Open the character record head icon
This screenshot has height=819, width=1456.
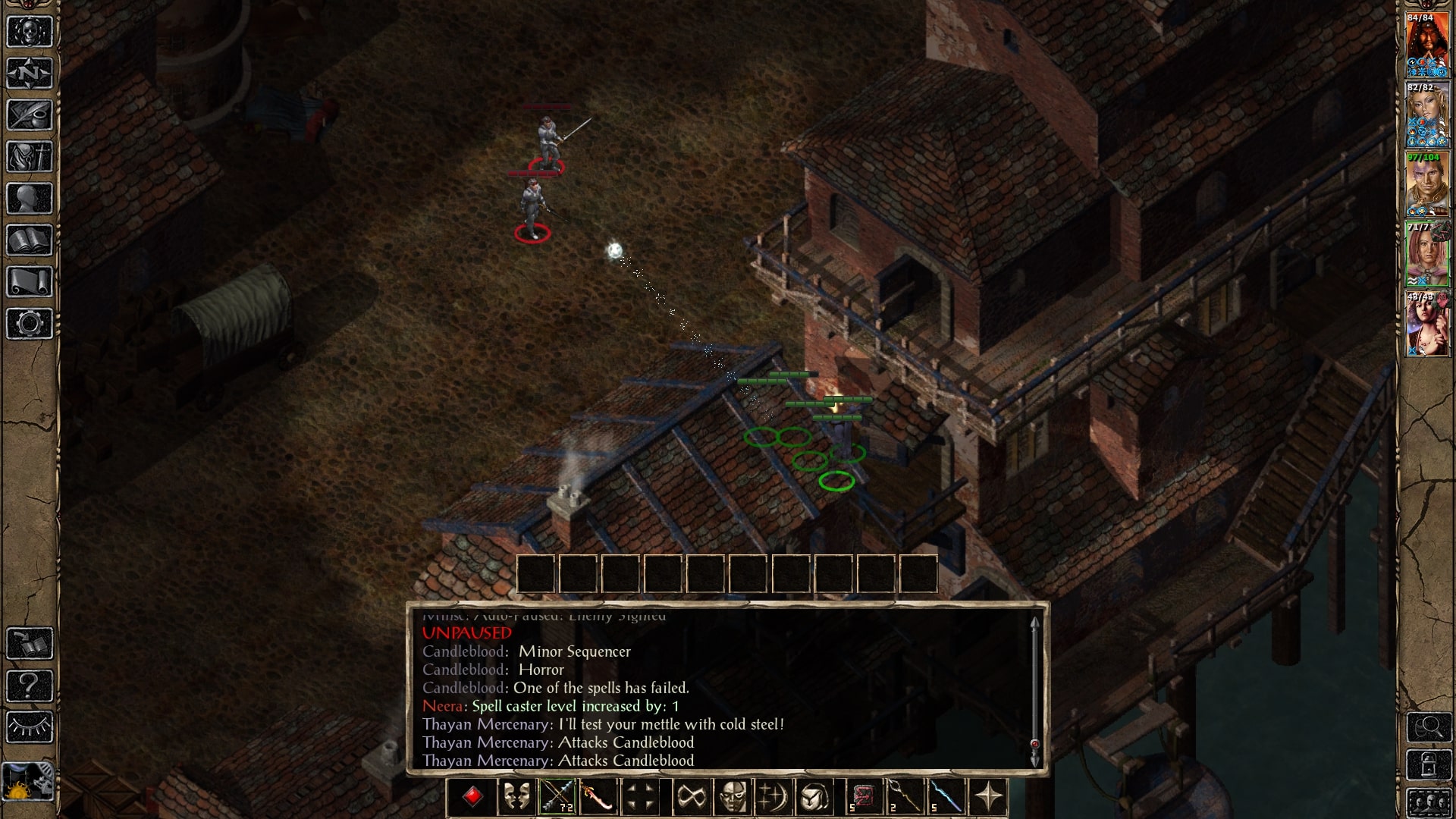click(30, 199)
